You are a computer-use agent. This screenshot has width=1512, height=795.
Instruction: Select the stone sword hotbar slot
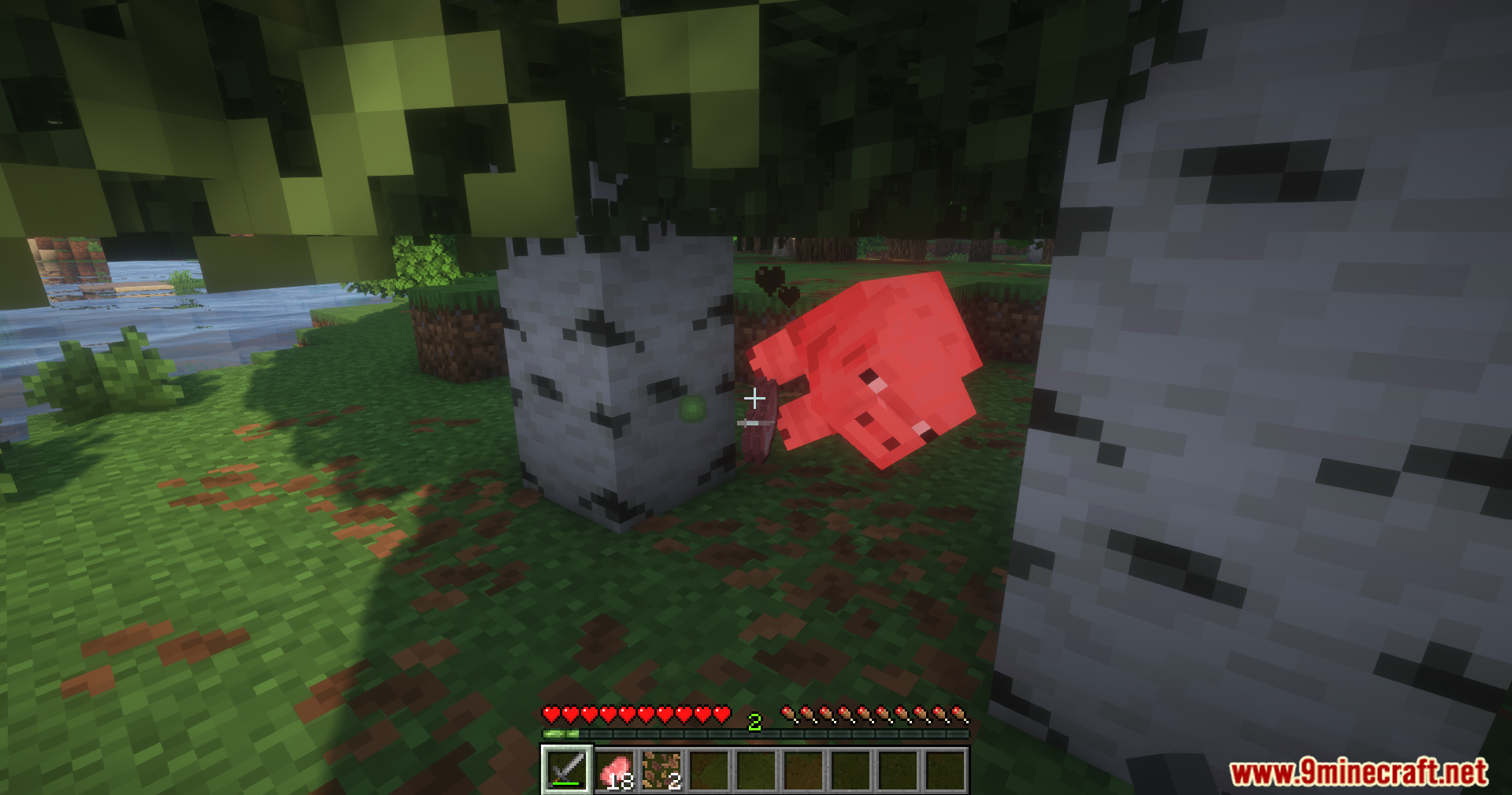tap(566, 769)
